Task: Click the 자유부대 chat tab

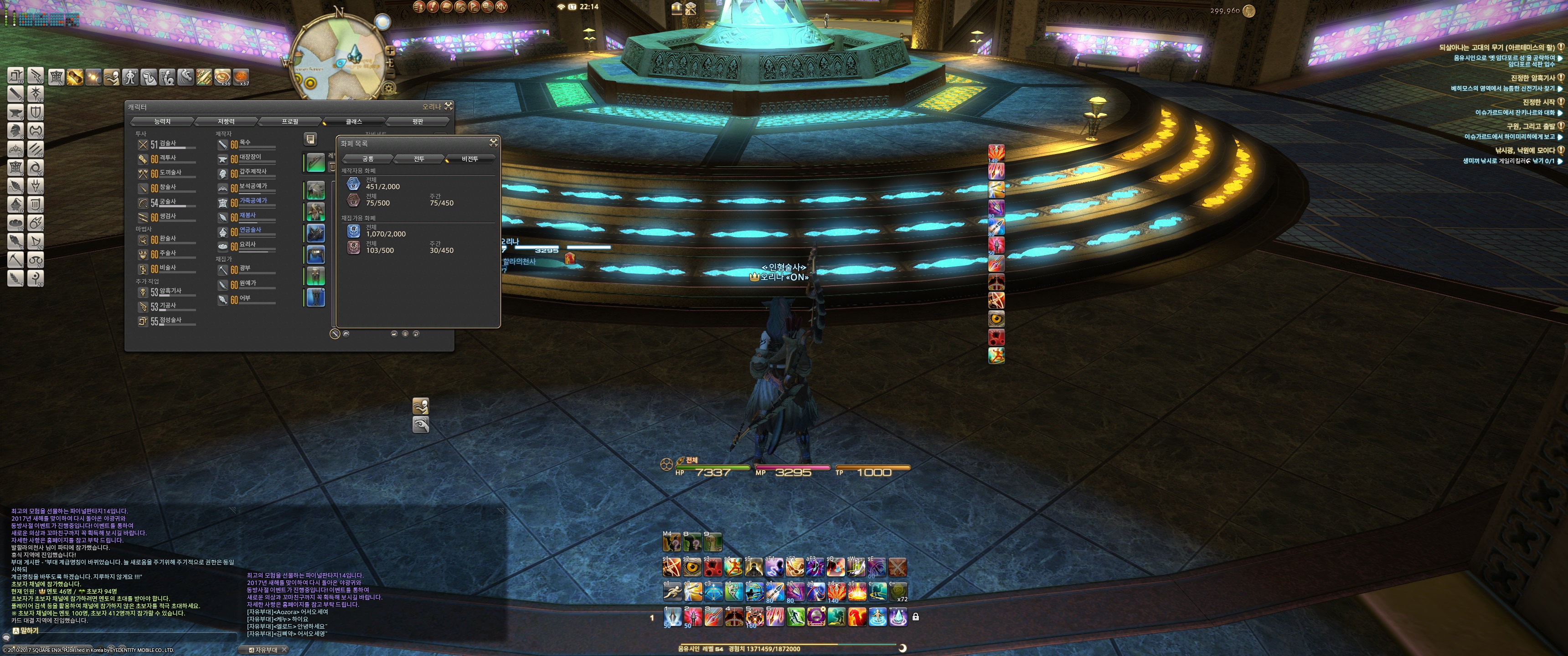Action: tap(266, 650)
